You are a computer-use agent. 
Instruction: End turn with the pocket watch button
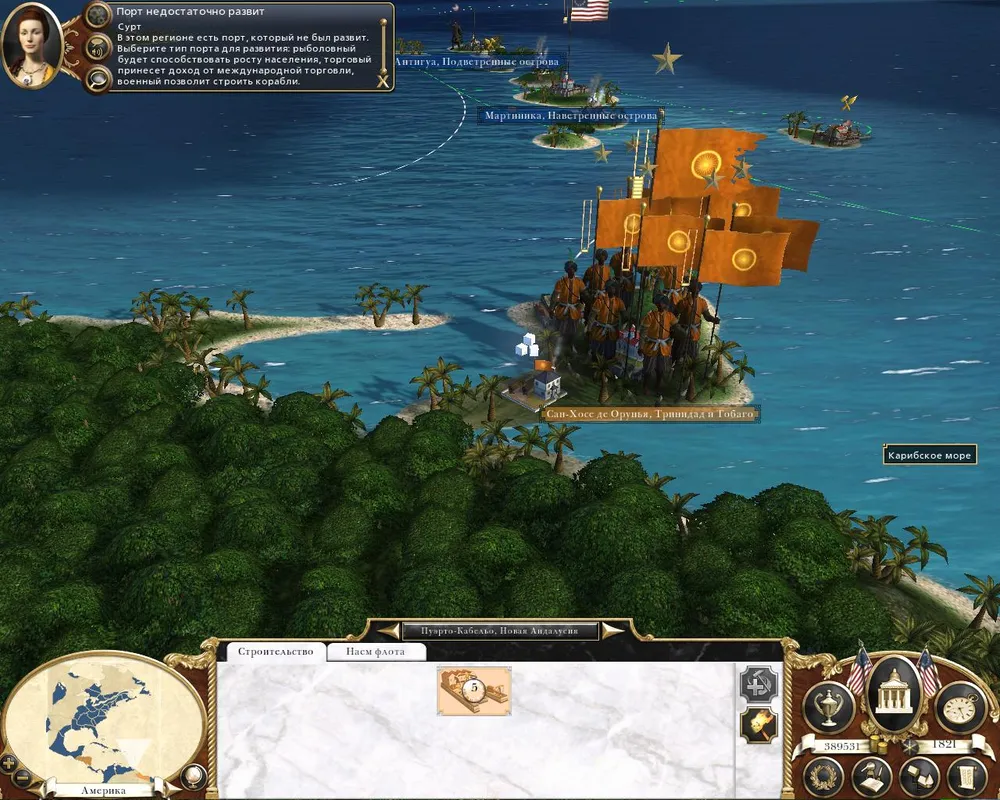click(x=960, y=707)
